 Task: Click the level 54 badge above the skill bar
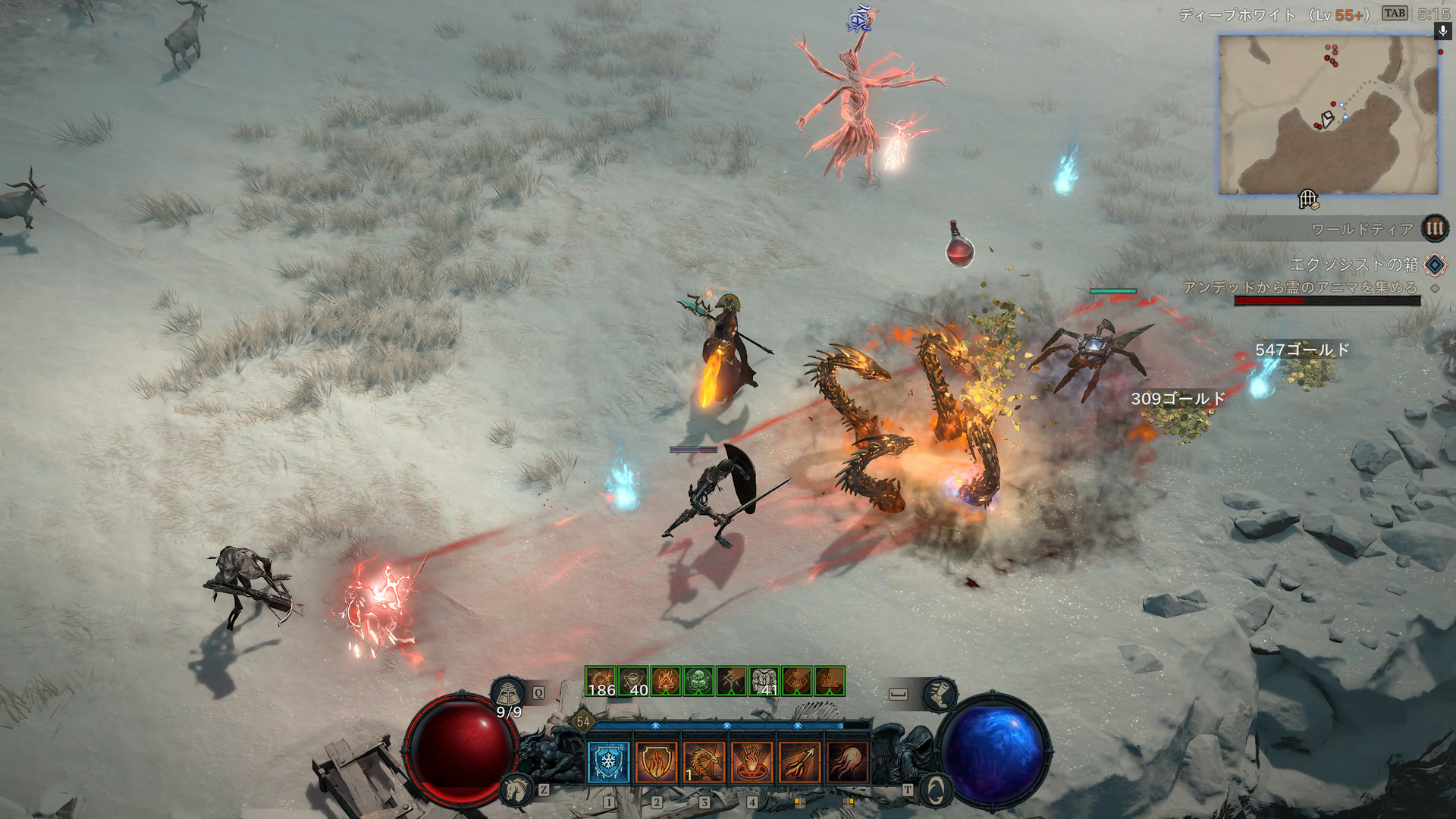[x=582, y=721]
